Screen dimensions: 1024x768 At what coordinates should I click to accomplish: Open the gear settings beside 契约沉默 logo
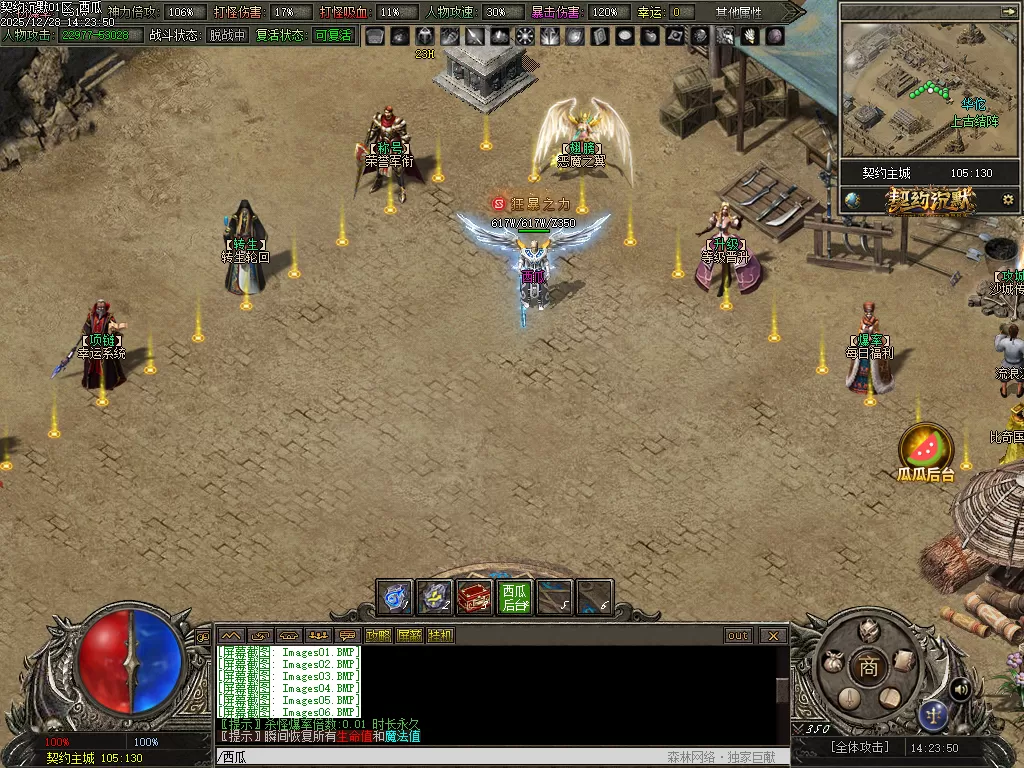tap(1007, 200)
